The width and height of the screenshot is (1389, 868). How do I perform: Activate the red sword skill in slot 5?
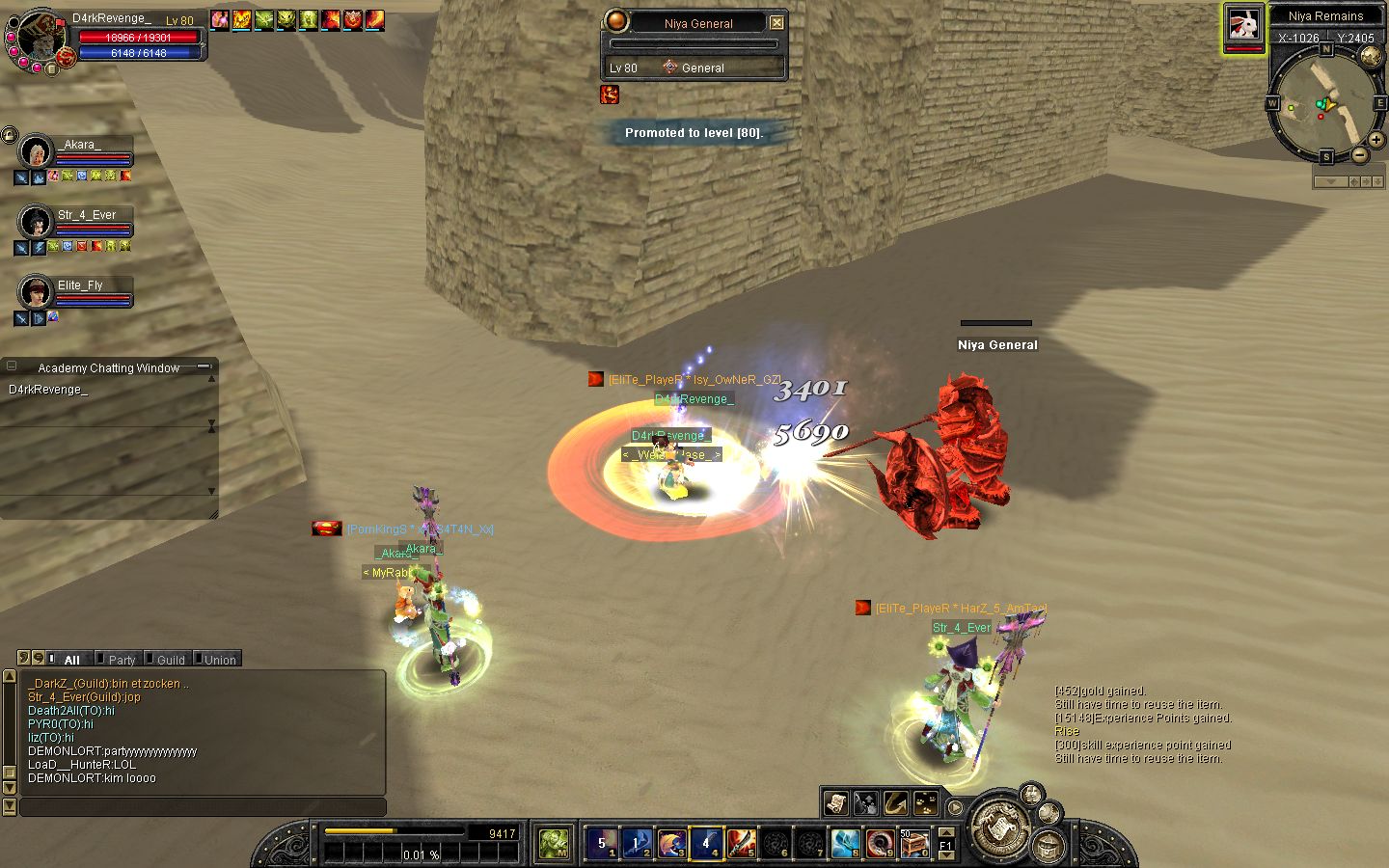tap(741, 843)
